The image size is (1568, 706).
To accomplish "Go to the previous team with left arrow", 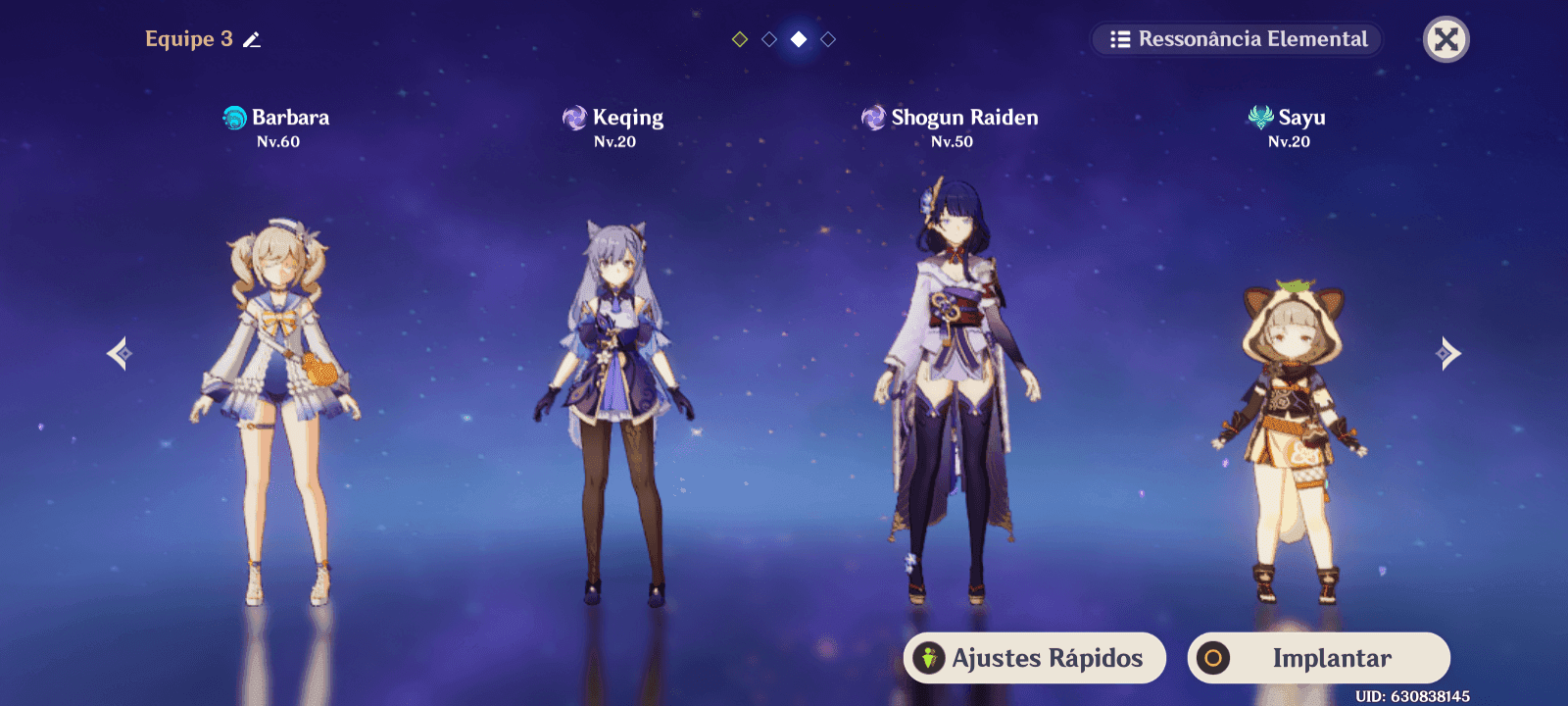I will (x=120, y=353).
